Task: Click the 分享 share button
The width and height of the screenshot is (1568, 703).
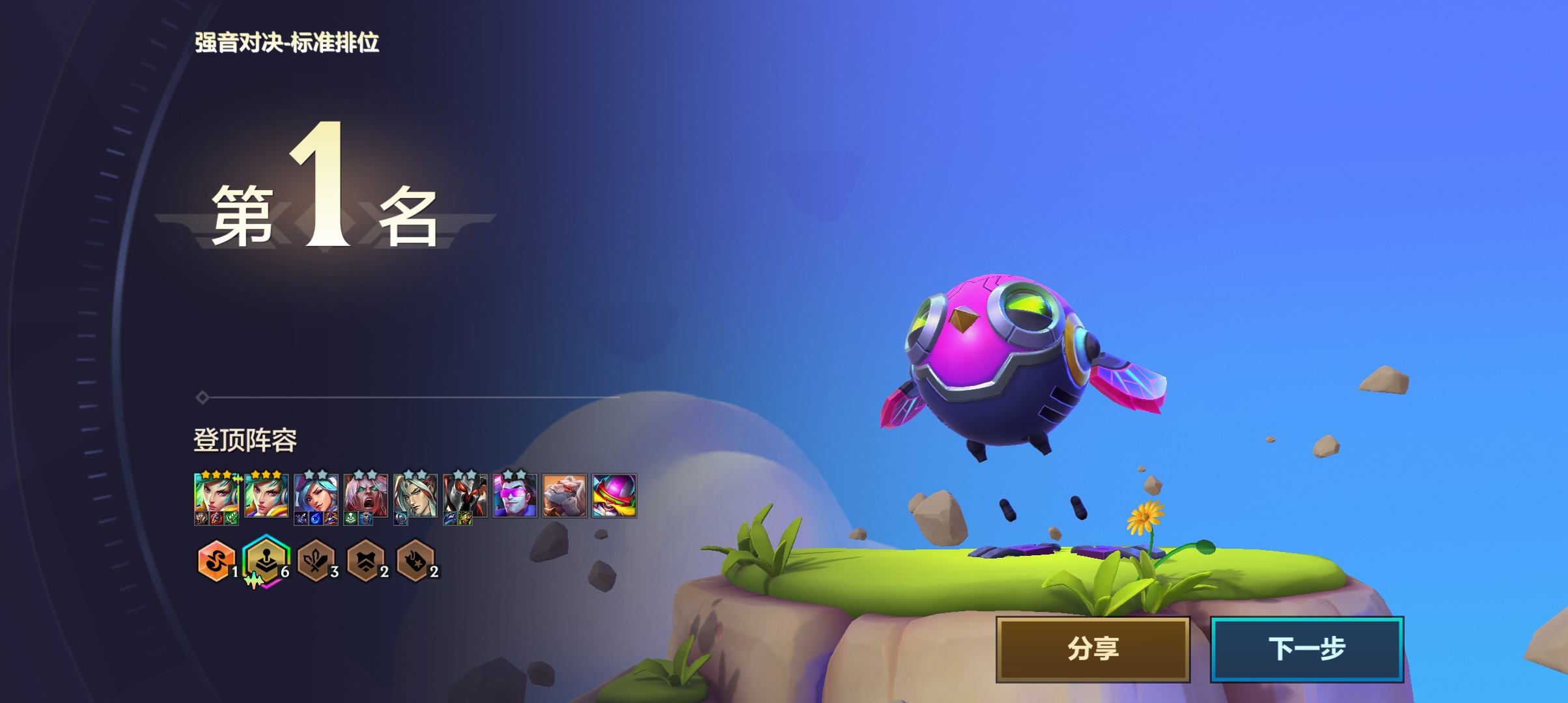Action: (1093, 649)
